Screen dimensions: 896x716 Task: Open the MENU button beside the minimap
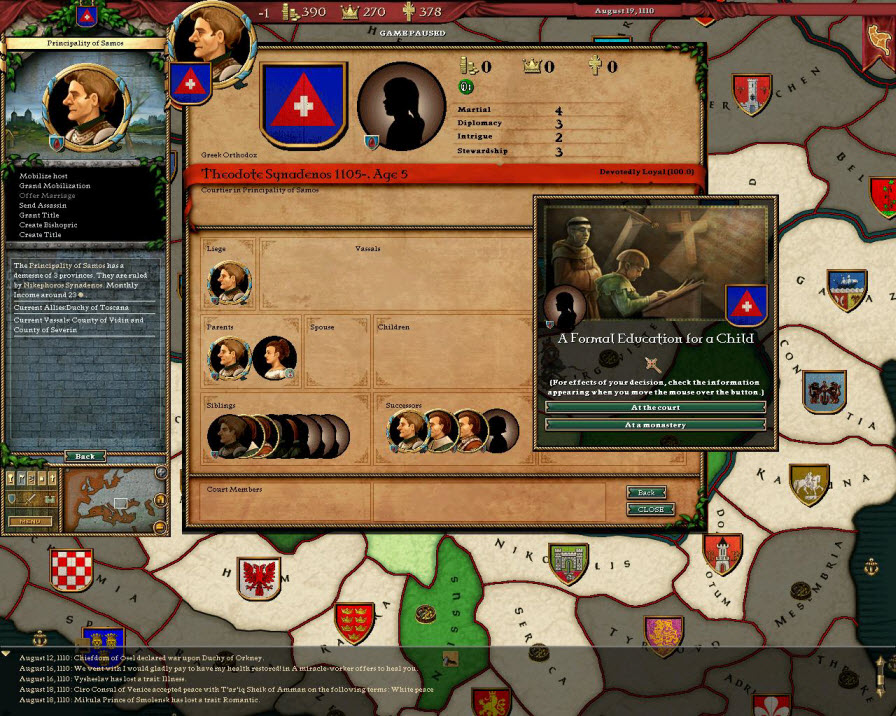30,521
